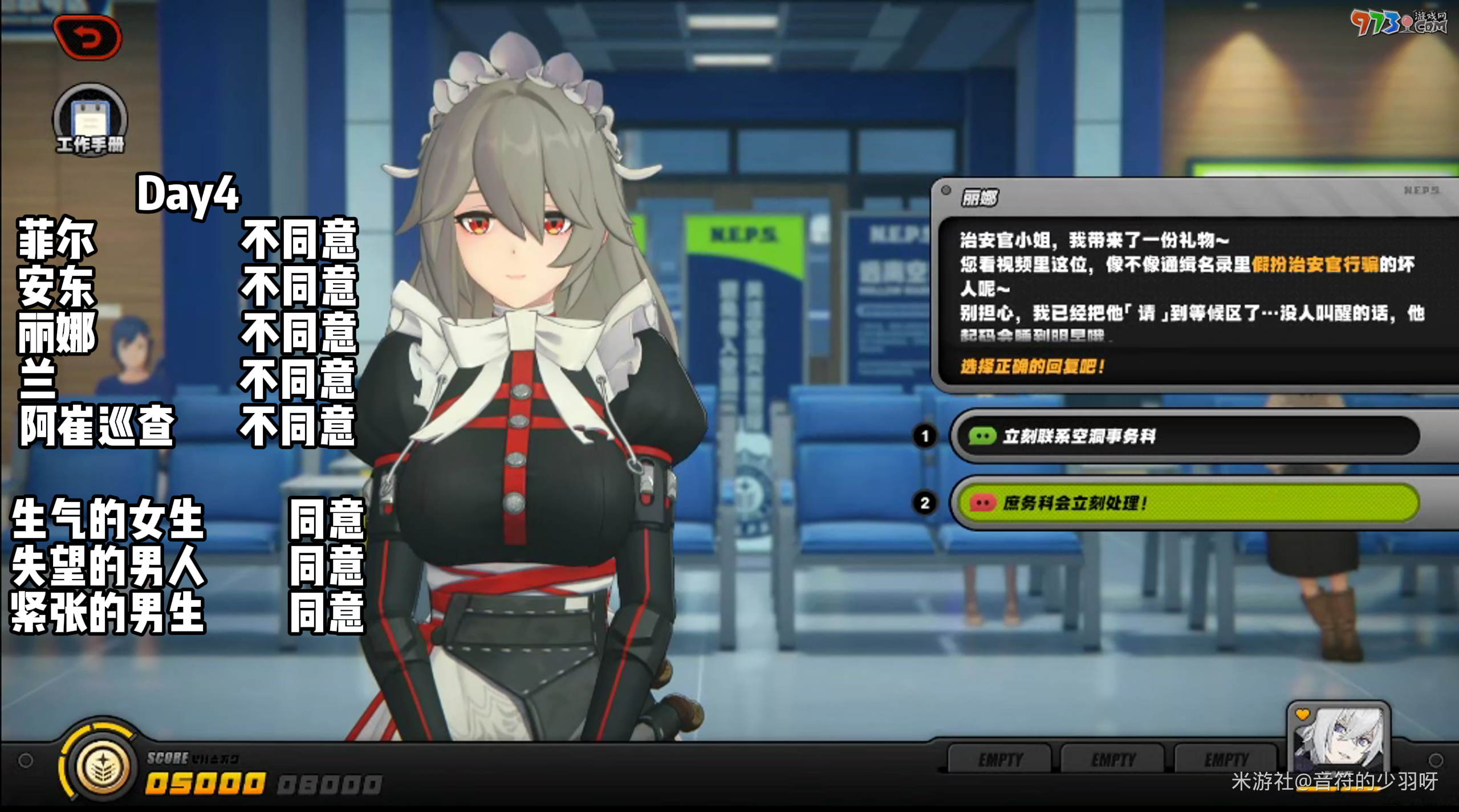Open the 工作手册 work manual
The height and width of the screenshot is (812, 1459).
90,120
